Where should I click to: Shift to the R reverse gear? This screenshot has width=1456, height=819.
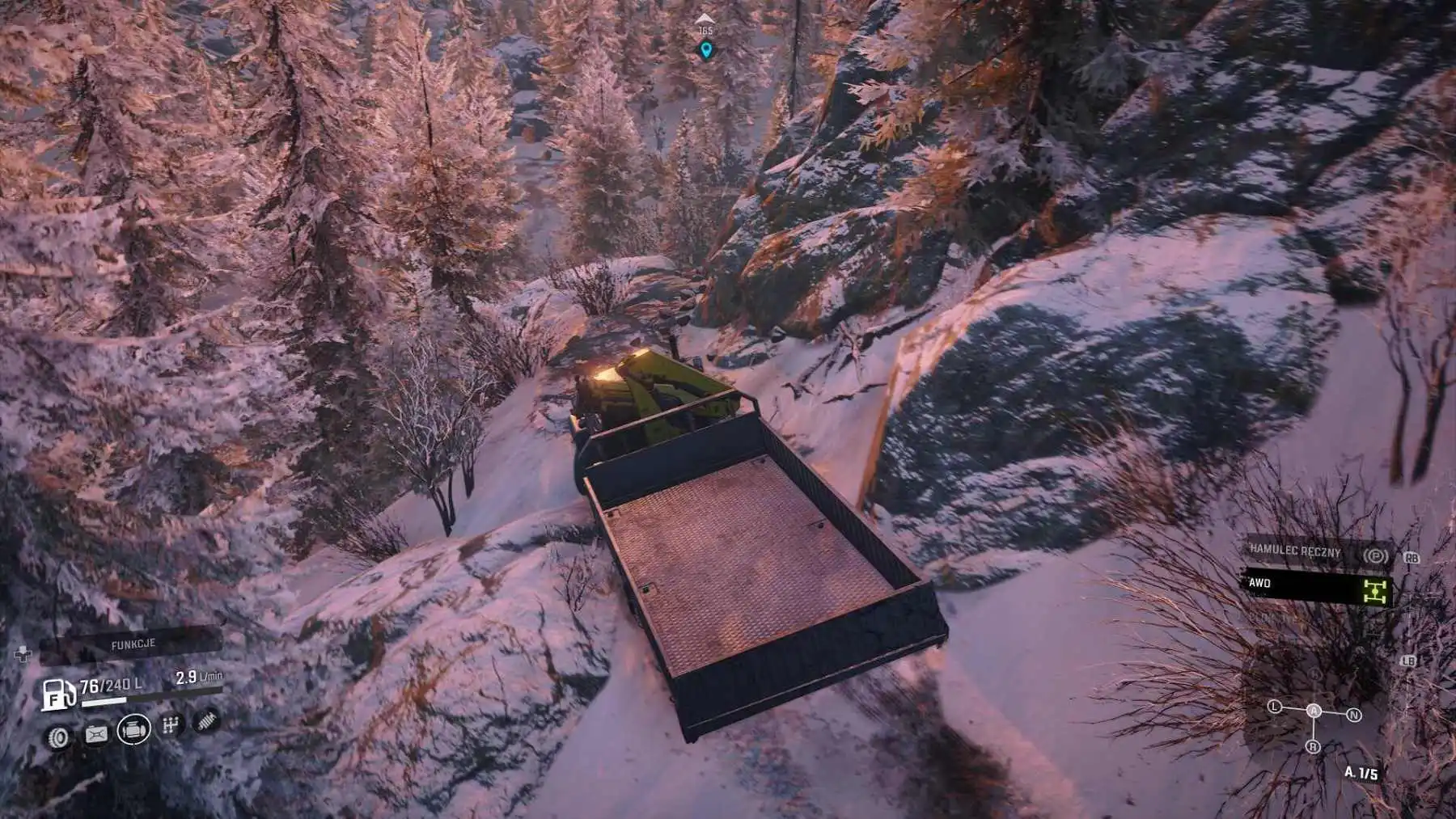pos(1313,747)
